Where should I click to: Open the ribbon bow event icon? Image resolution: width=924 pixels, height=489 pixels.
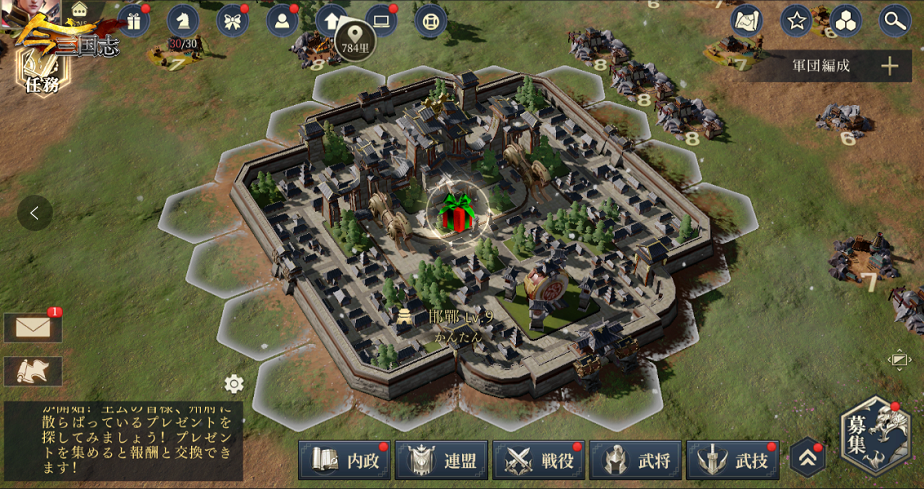tap(233, 20)
